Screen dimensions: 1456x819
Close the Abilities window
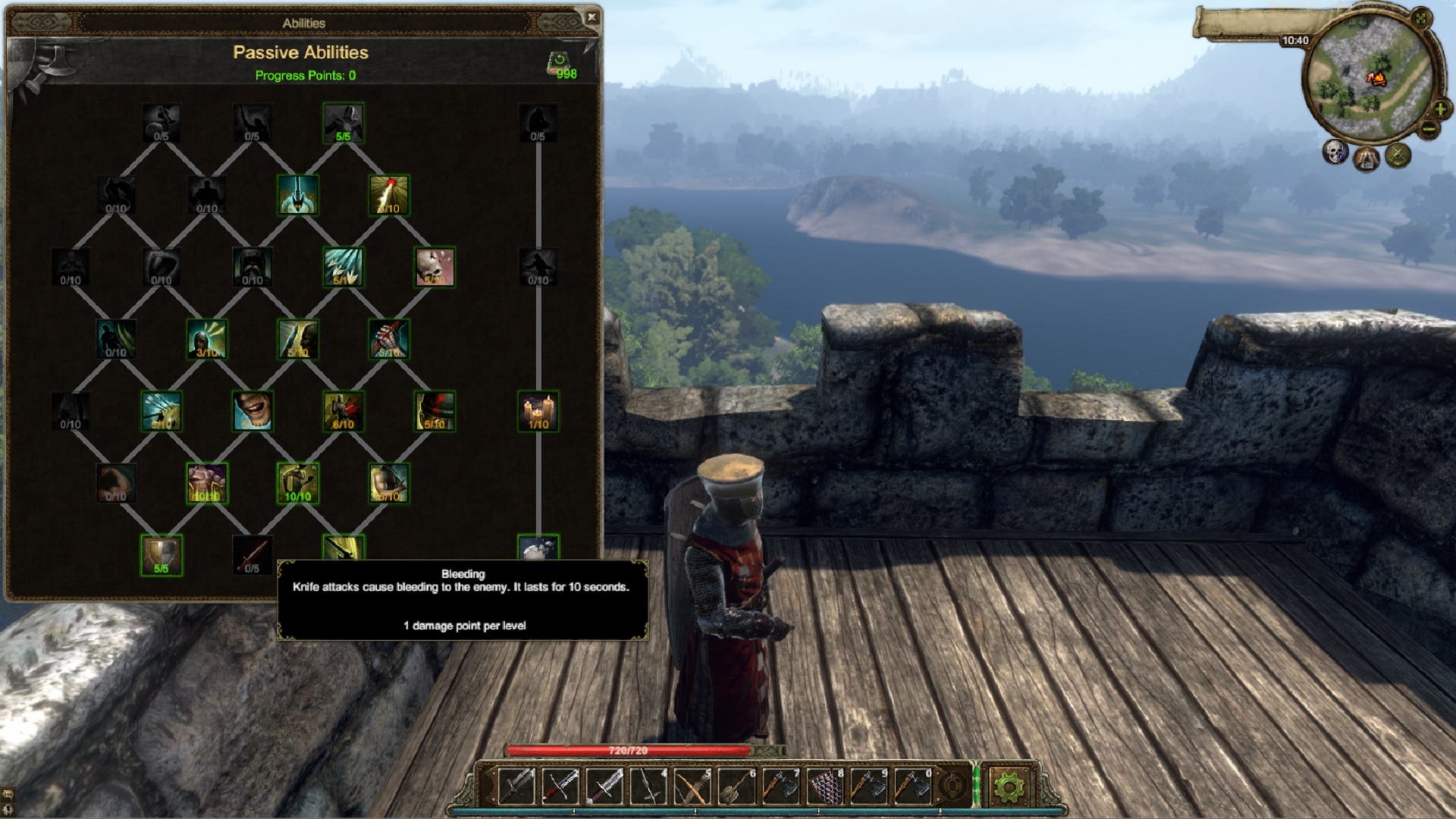[591, 17]
